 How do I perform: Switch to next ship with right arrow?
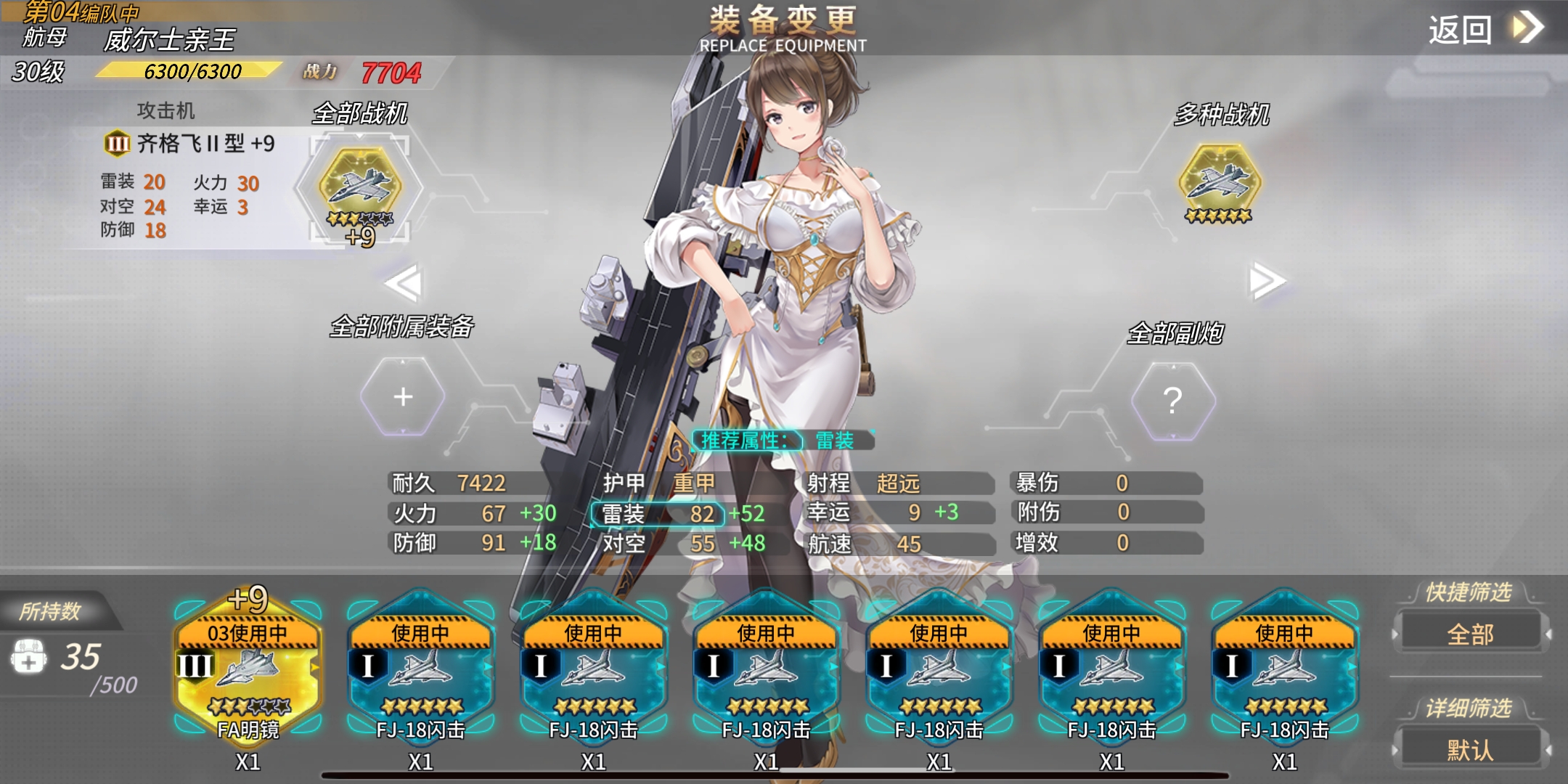[1266, 281]
